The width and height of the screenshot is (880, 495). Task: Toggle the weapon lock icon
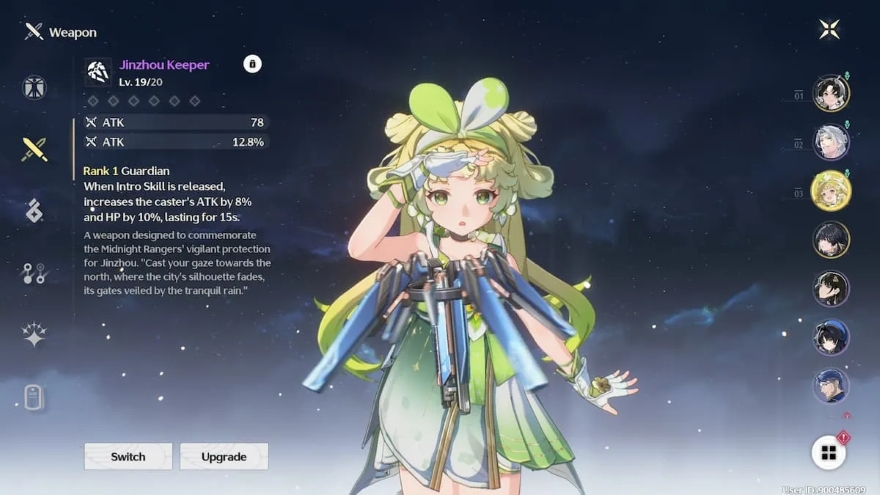pos(252,64)
